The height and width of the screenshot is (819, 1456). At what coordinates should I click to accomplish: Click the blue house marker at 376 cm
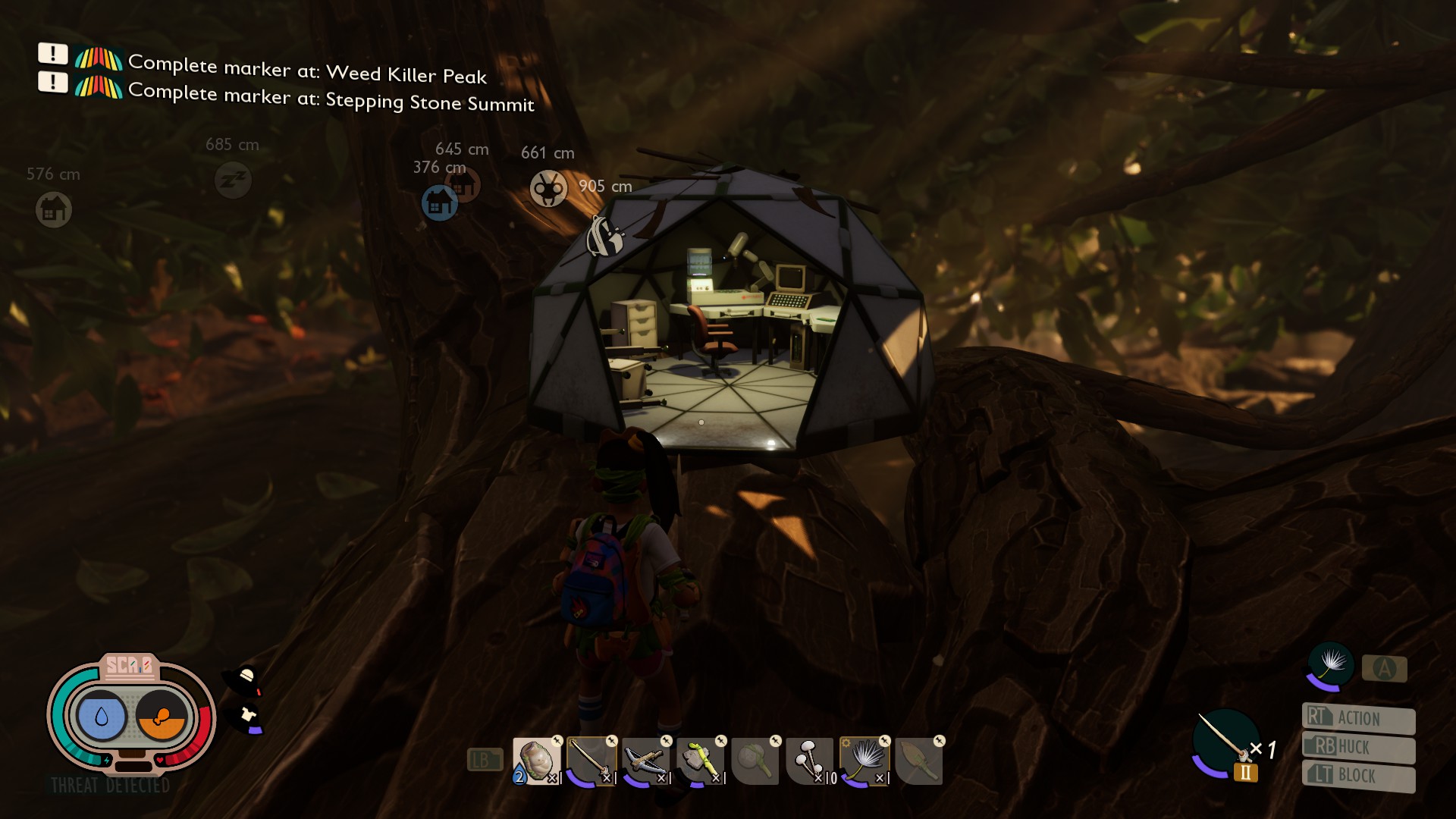point(439,202)
